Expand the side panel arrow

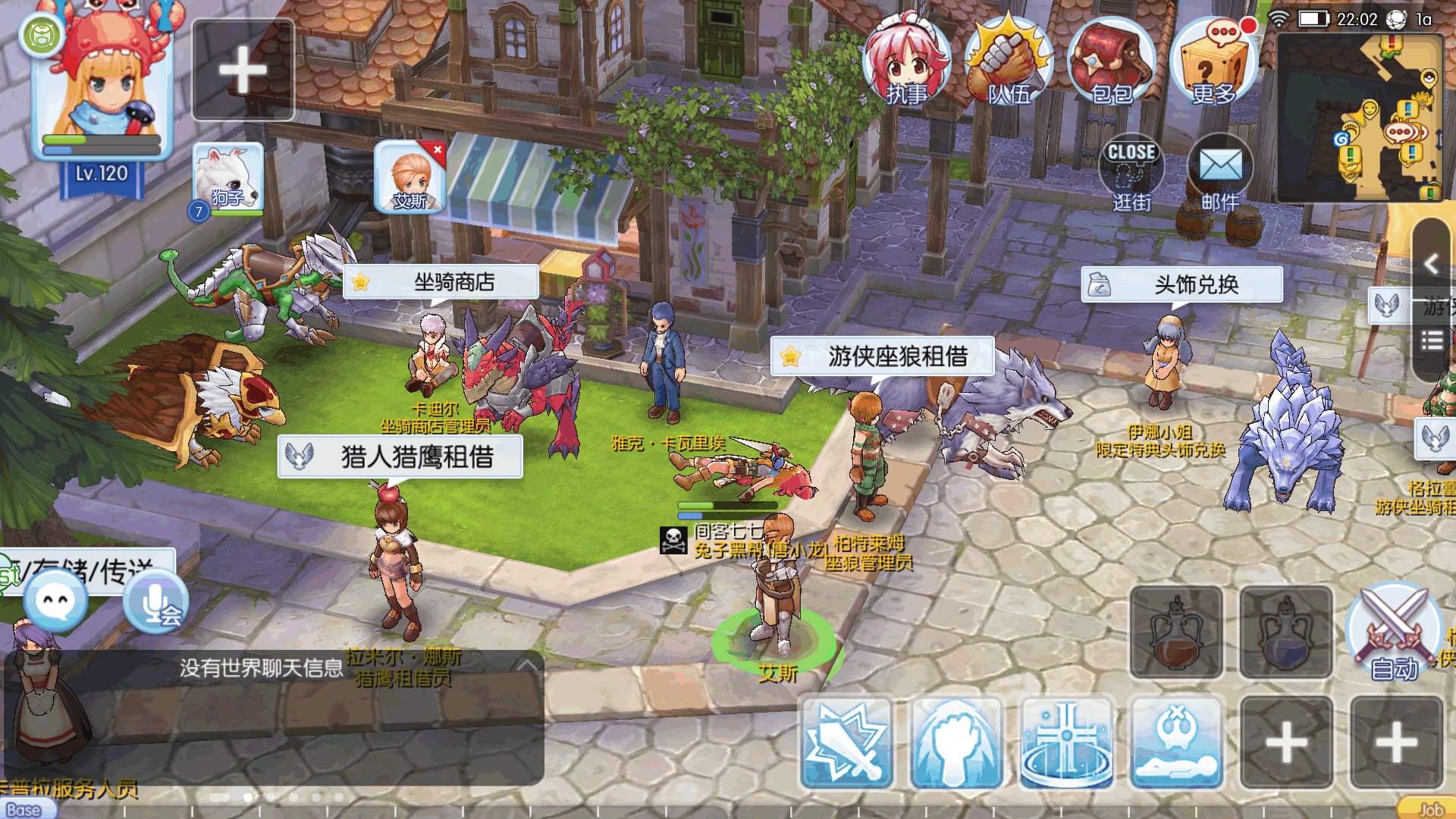pyautogui.click(x=1431, y=264)
